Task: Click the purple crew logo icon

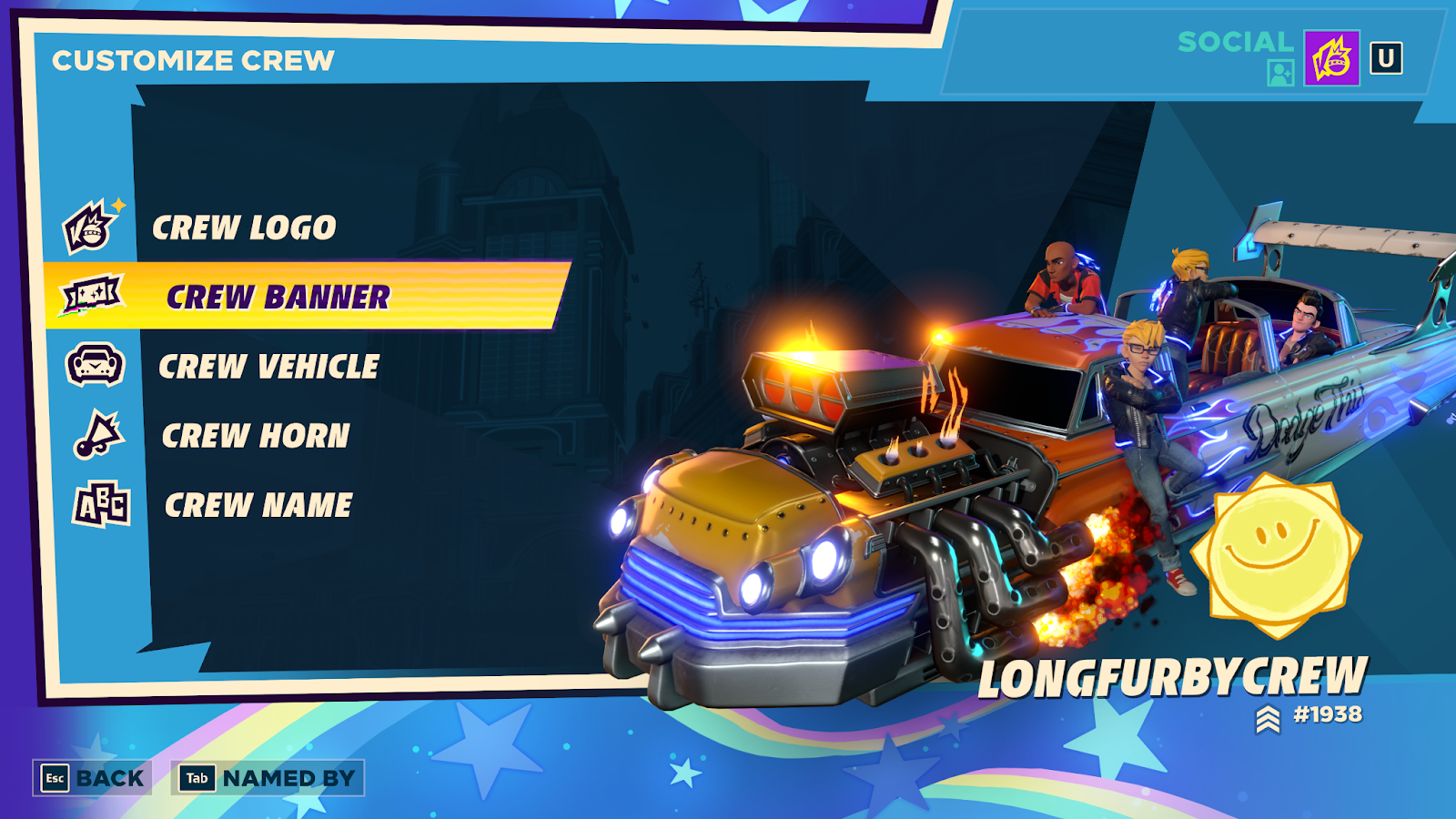Action: point(1331,58)
